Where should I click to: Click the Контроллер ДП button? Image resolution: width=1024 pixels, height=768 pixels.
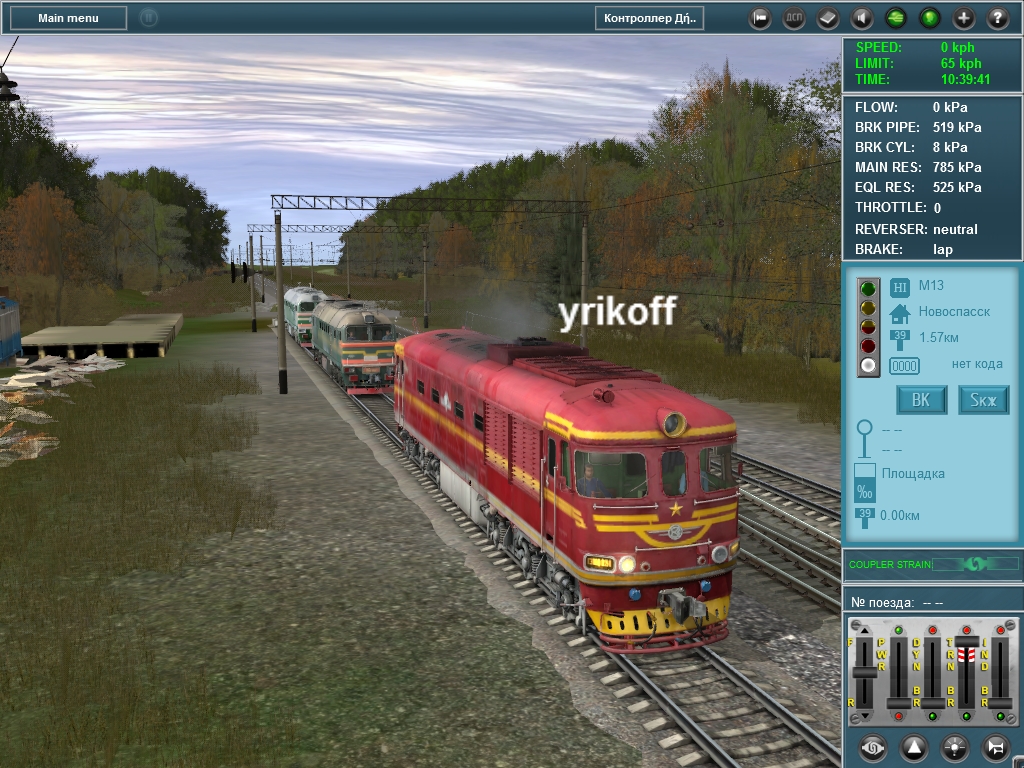[650, 18]
